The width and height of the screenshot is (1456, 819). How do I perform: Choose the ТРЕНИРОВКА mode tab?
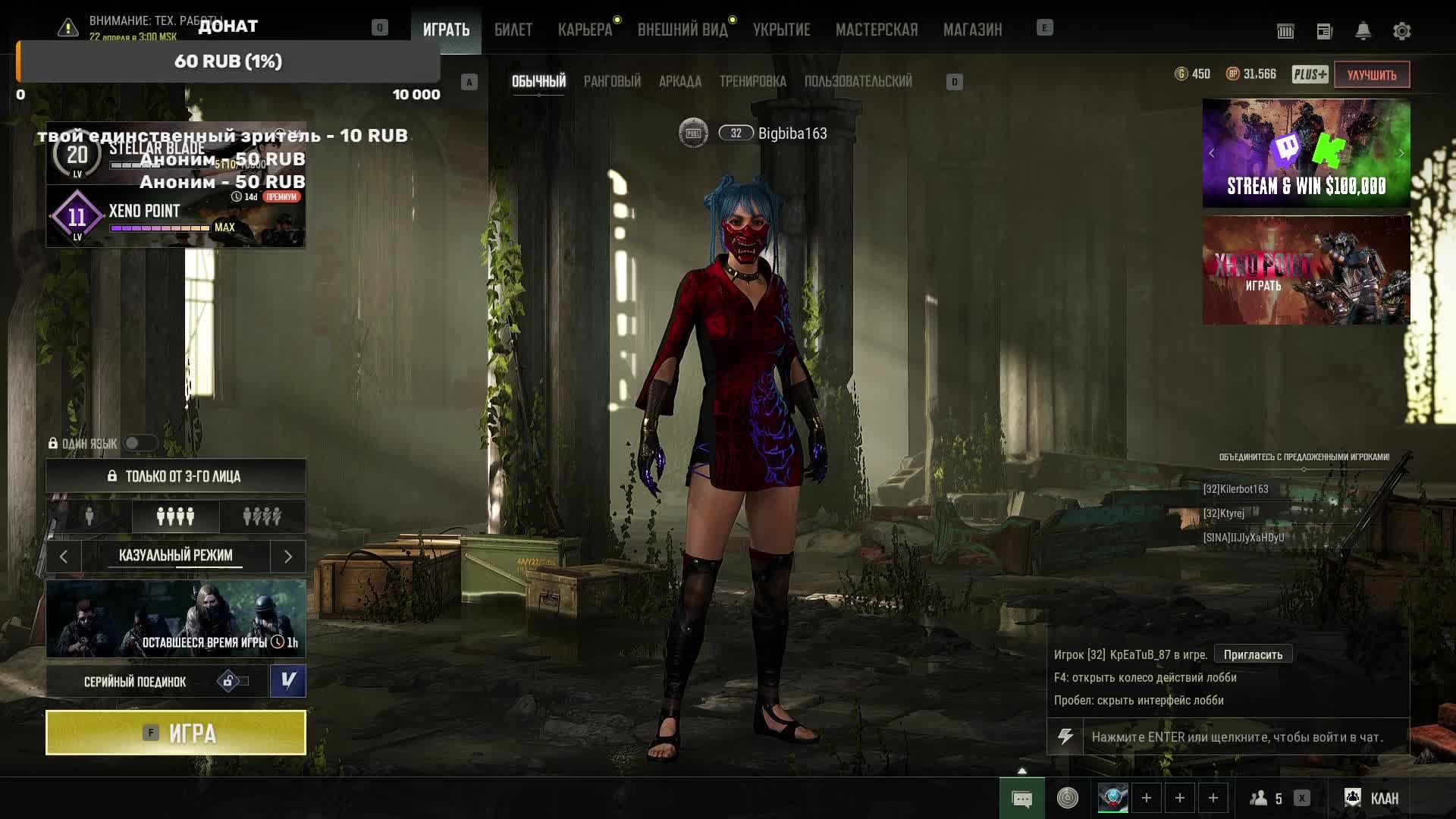pyautogui.click(x=752, y=81)
